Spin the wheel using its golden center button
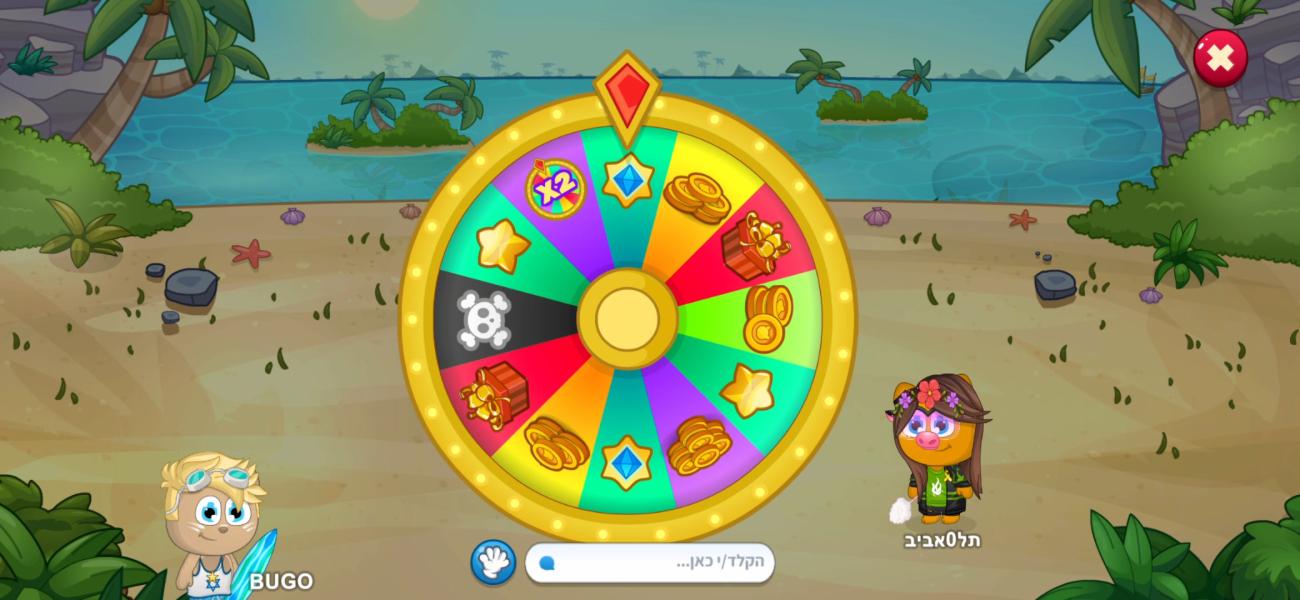The height and width of the screenshot is (600, 1300). point(627,319)
